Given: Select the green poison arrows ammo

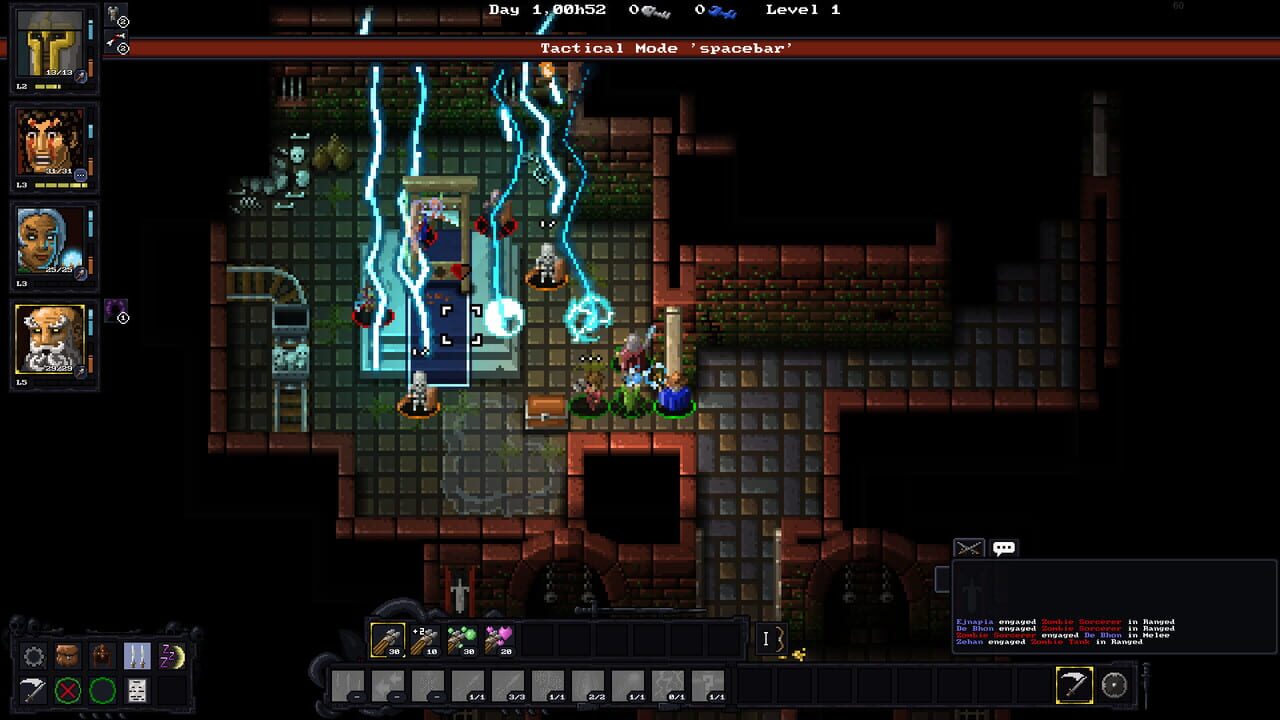Looking at the screenshot, I should tap(459, 640).
